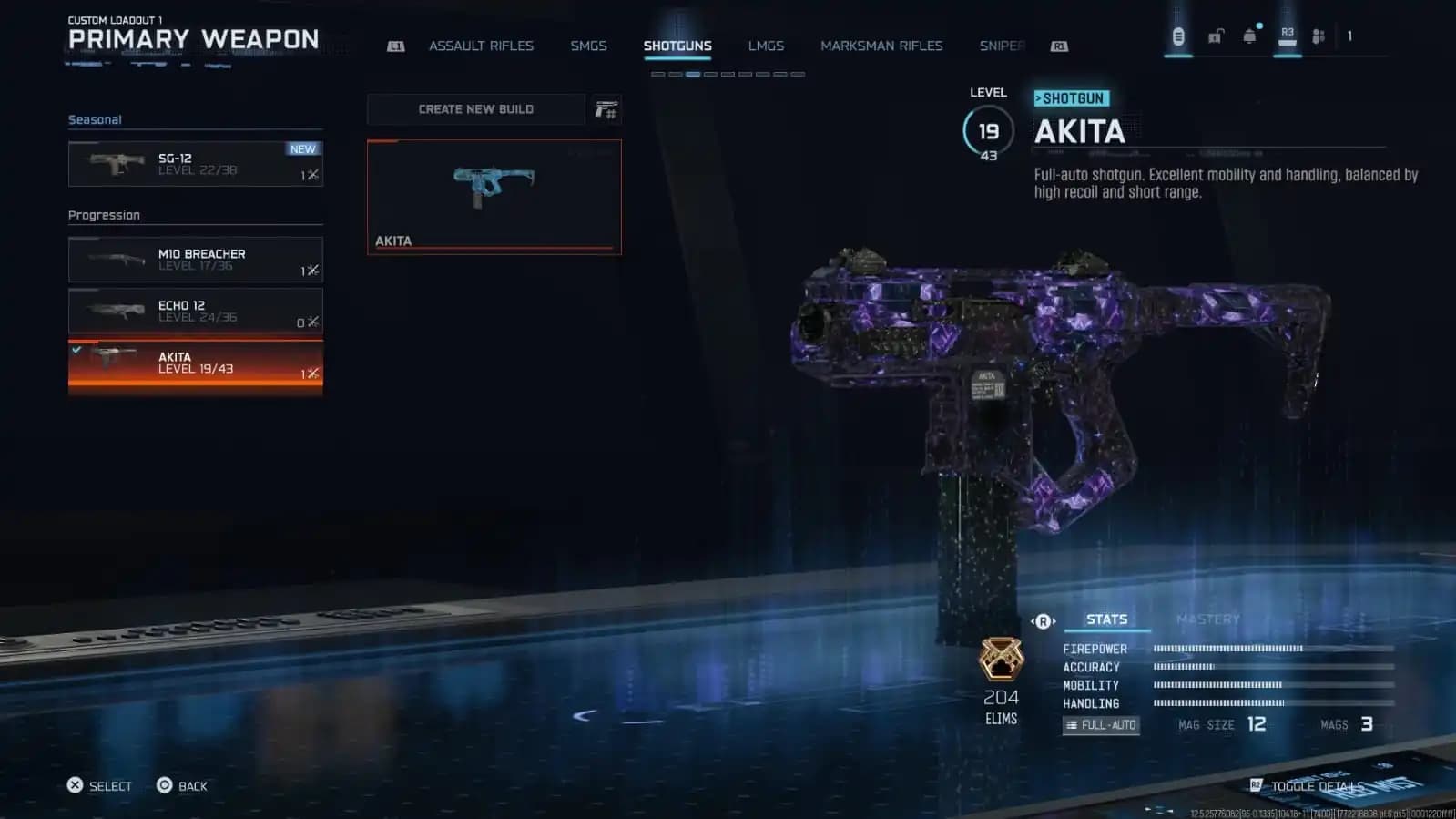Toggle the FULL-AUTO fire mode badge

pos(1101,725)
